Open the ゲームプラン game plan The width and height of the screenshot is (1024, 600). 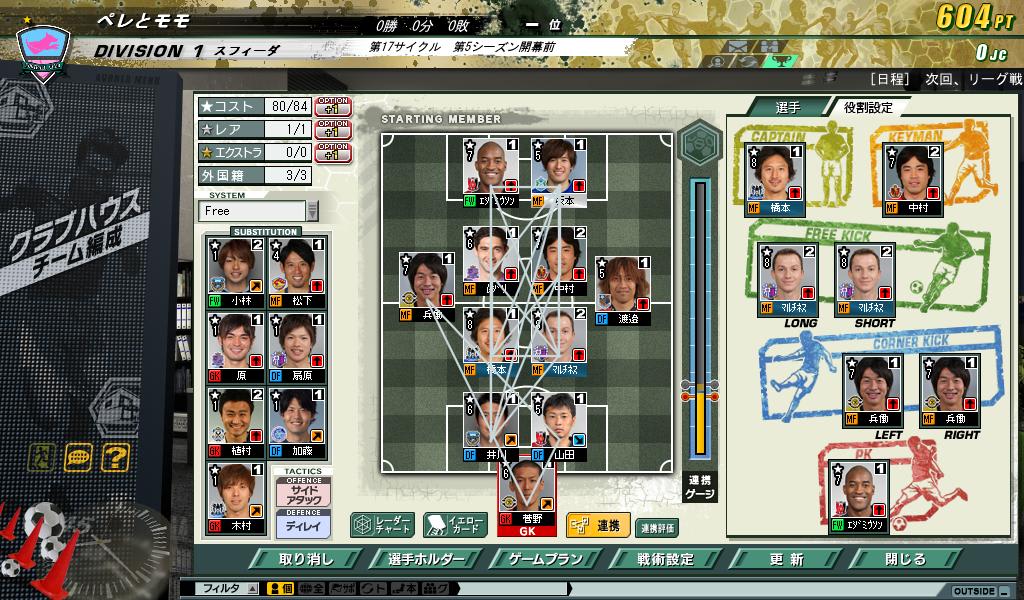click(545, 559)
